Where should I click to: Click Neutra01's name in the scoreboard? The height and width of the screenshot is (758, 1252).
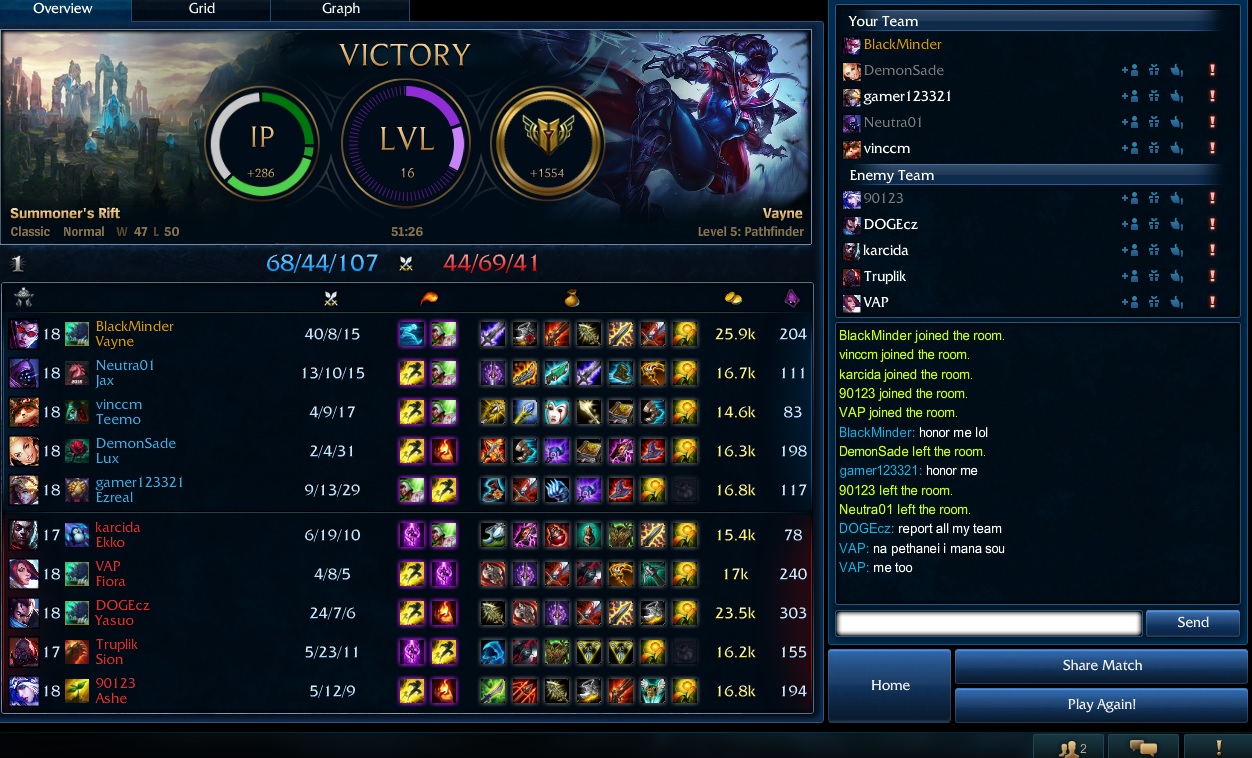125,366
